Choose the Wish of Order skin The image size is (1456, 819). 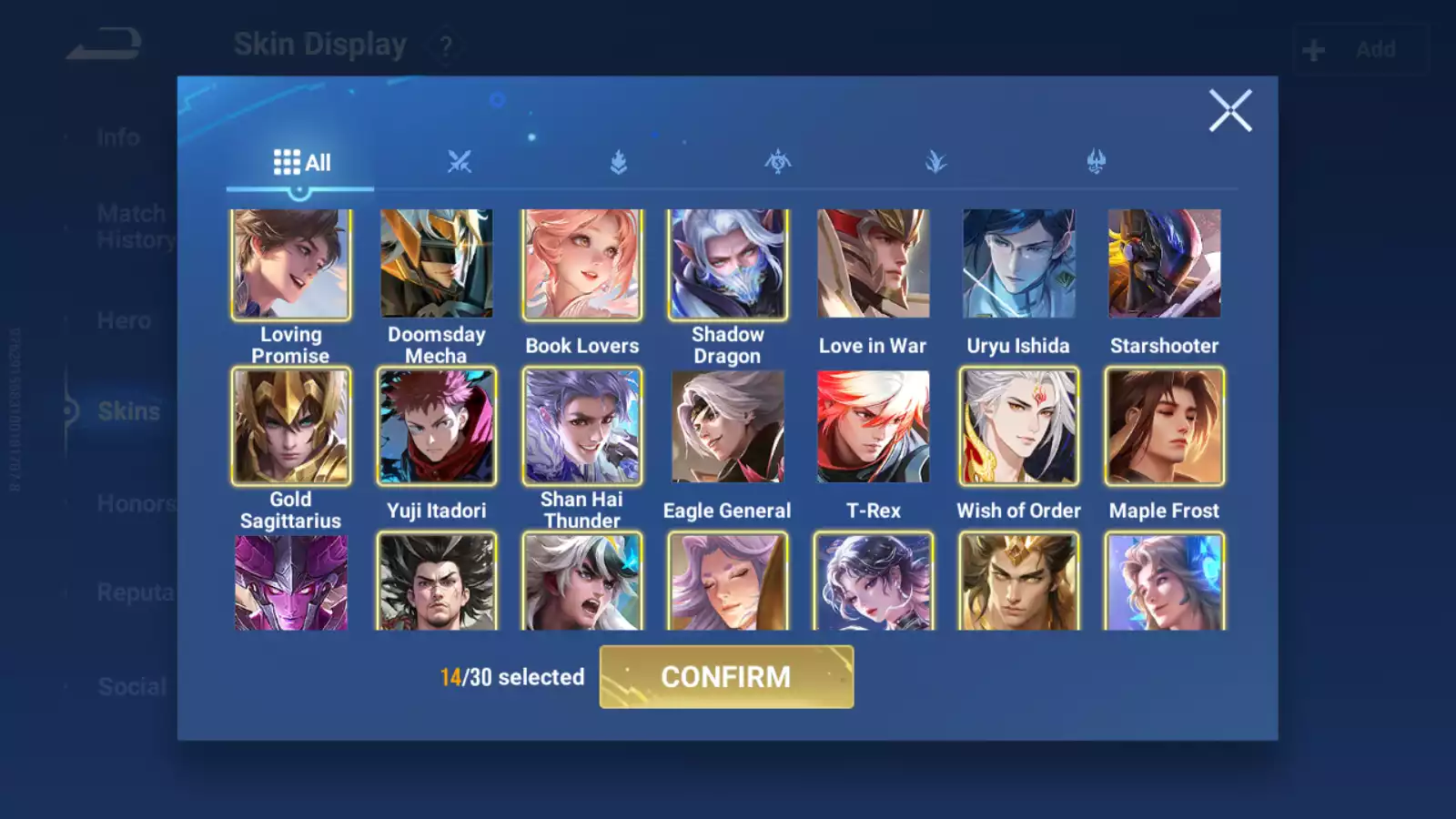point(1019,426)
